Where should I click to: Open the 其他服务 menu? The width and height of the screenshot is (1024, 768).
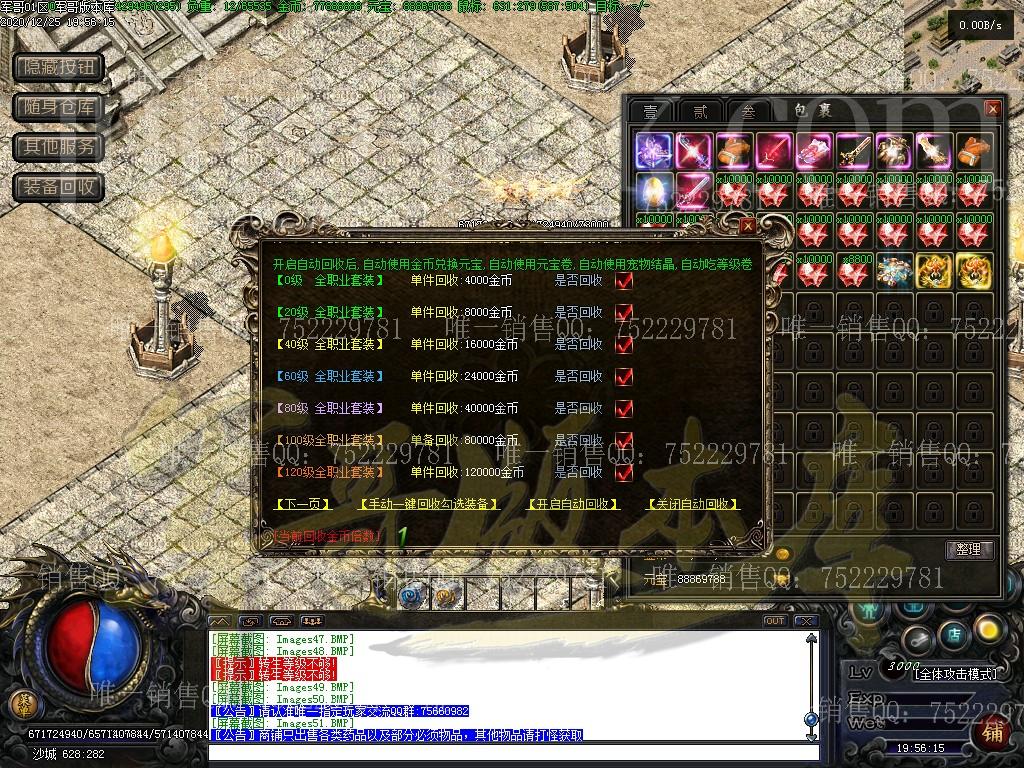[59, 147]
